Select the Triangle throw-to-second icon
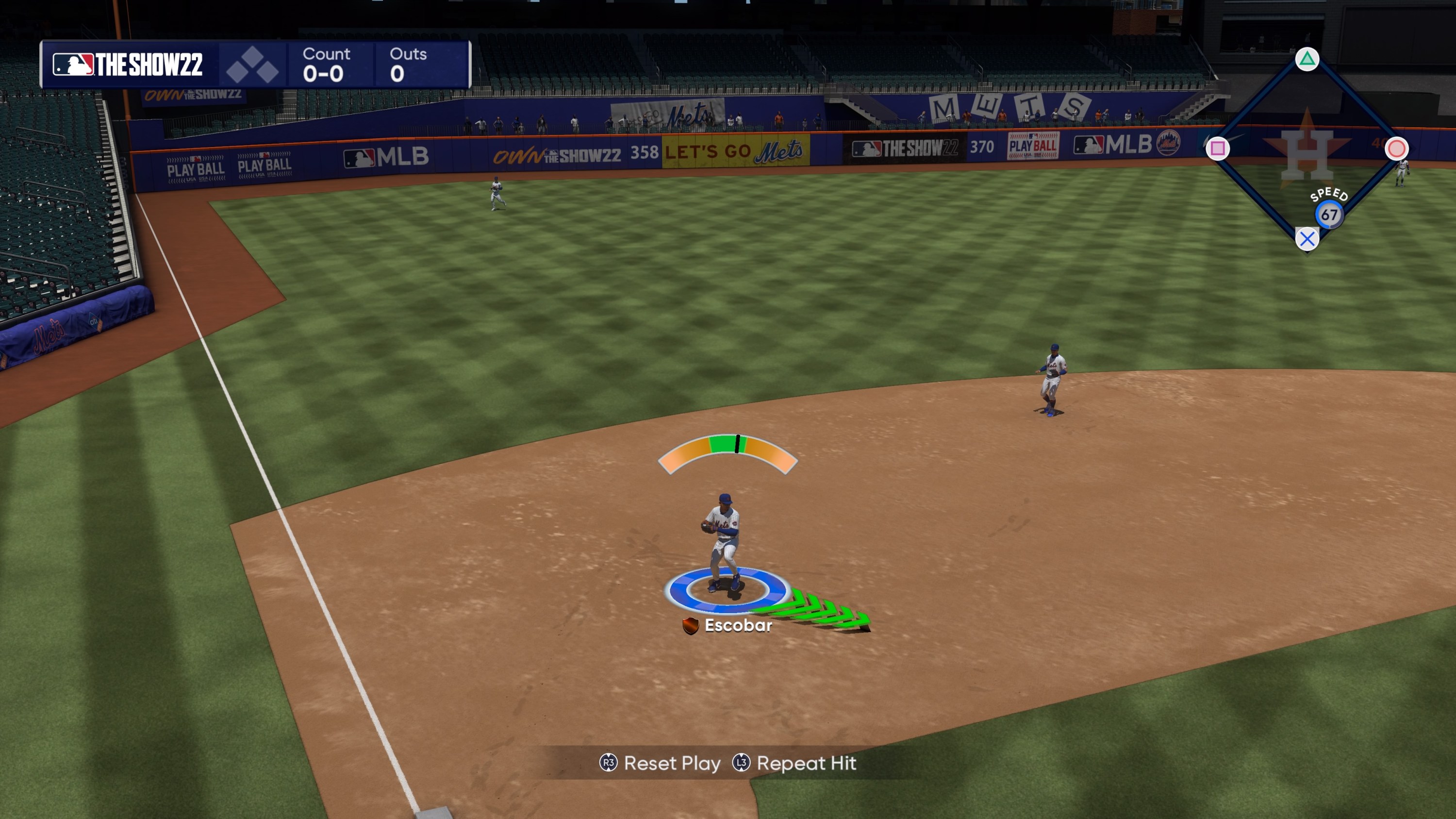The image size is (1456, 819). click(x=1307, y=58)
